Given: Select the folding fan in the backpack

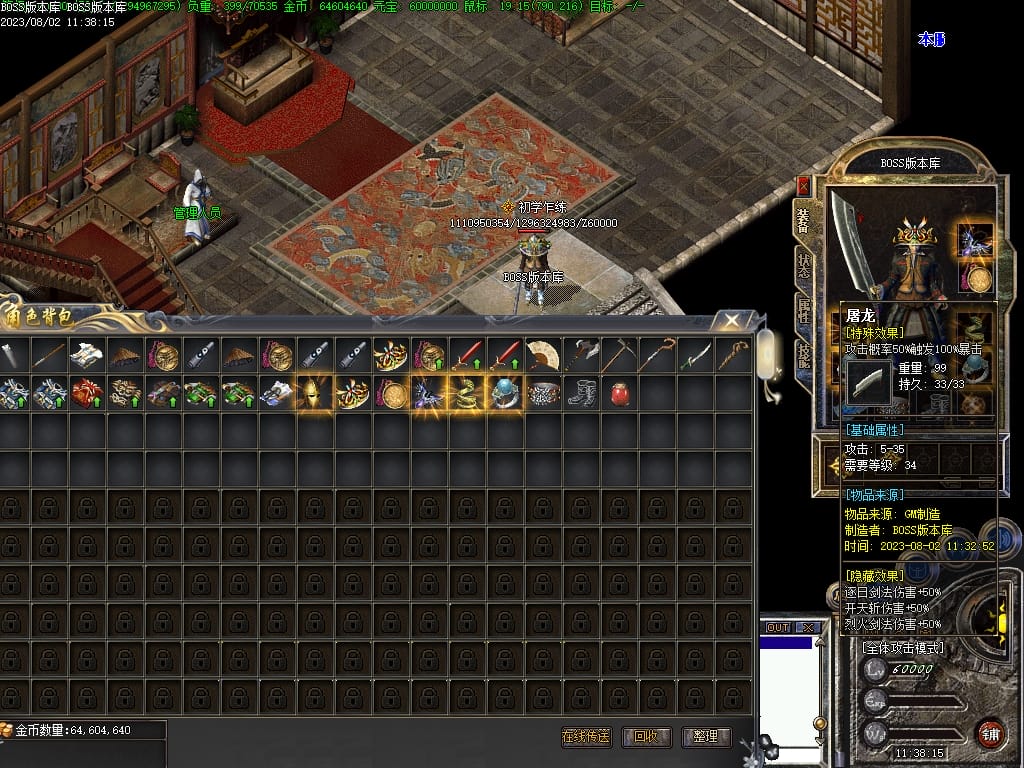Looking at the screenshot, I should pos(542,355).
